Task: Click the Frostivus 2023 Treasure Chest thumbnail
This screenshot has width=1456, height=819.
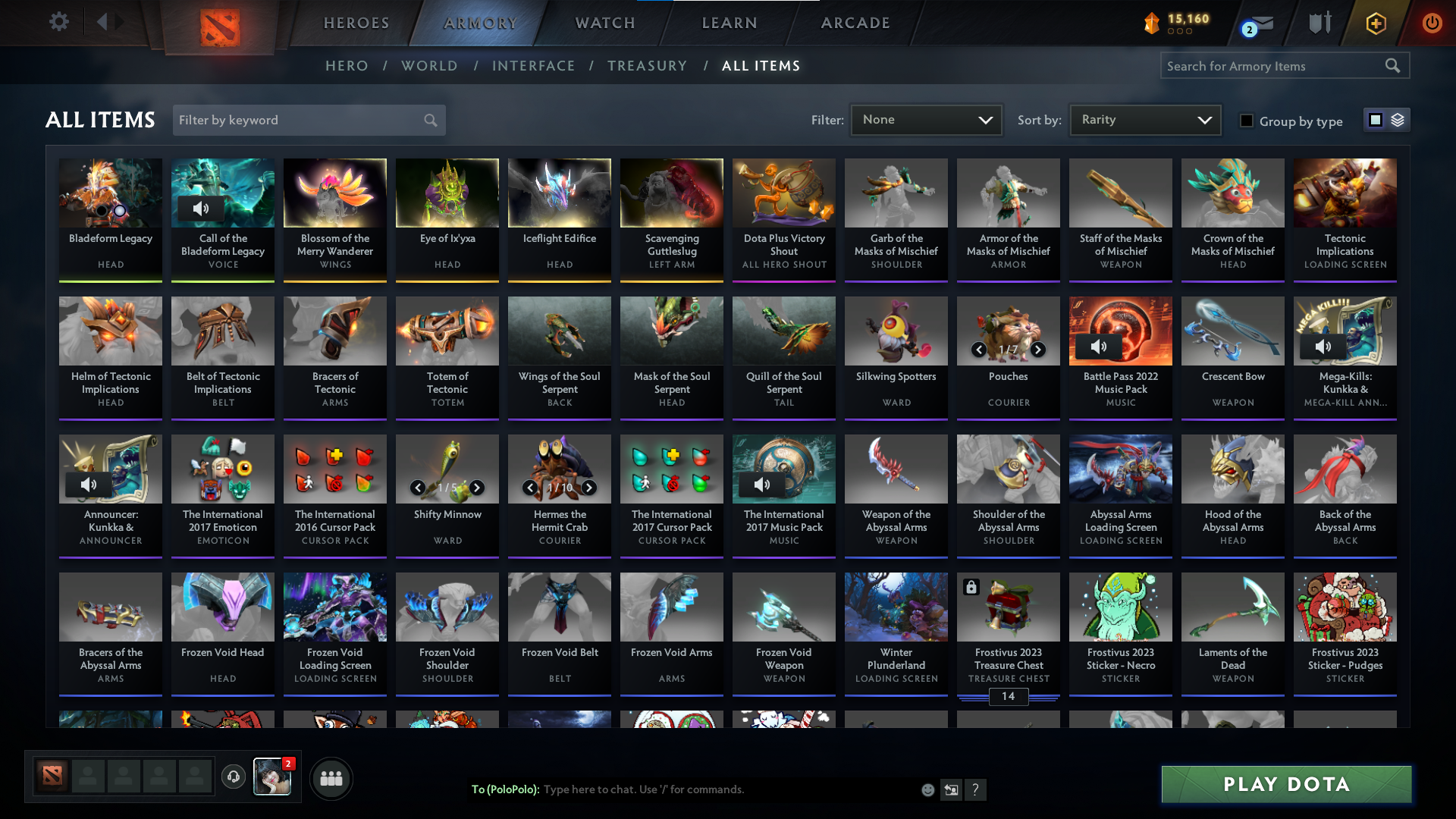Action: tap(1008, 607)
